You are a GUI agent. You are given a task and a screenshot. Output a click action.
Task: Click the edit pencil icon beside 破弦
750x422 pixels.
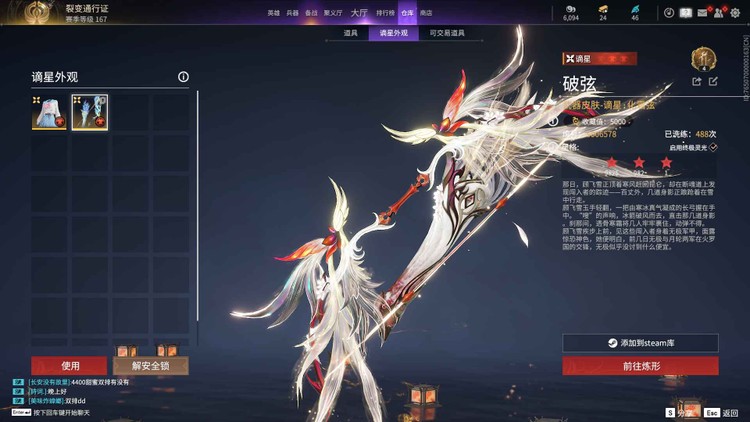713,81
